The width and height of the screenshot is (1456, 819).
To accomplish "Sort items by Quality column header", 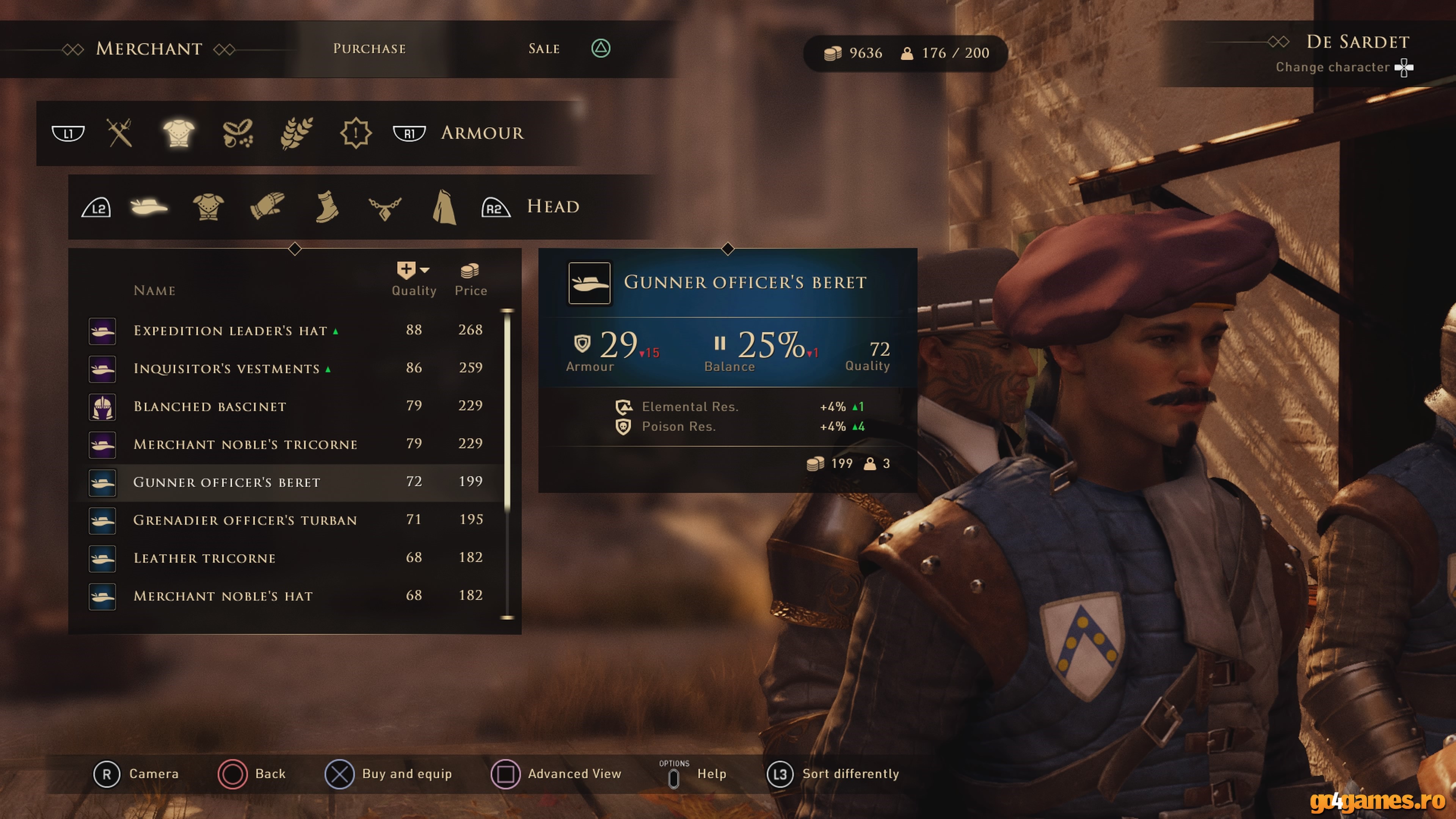I will pyautogui.click(x=414, y=280).
